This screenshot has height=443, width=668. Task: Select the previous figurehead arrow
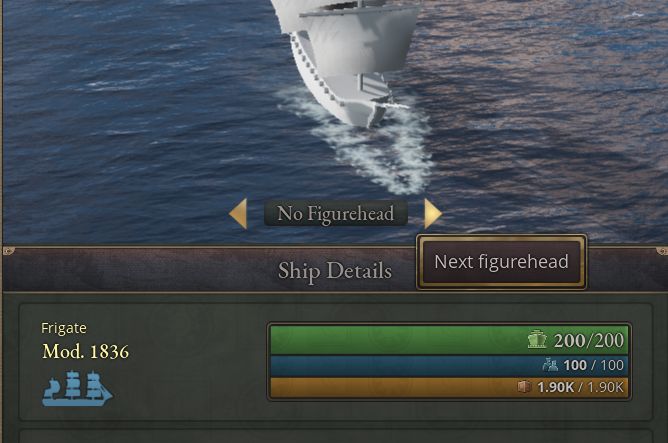[238, 213]
